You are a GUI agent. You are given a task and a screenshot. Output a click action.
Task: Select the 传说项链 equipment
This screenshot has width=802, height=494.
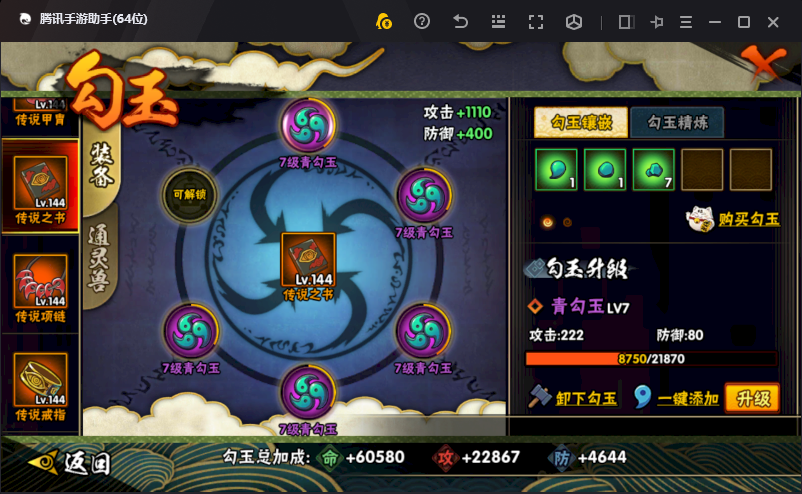(40, 284)
